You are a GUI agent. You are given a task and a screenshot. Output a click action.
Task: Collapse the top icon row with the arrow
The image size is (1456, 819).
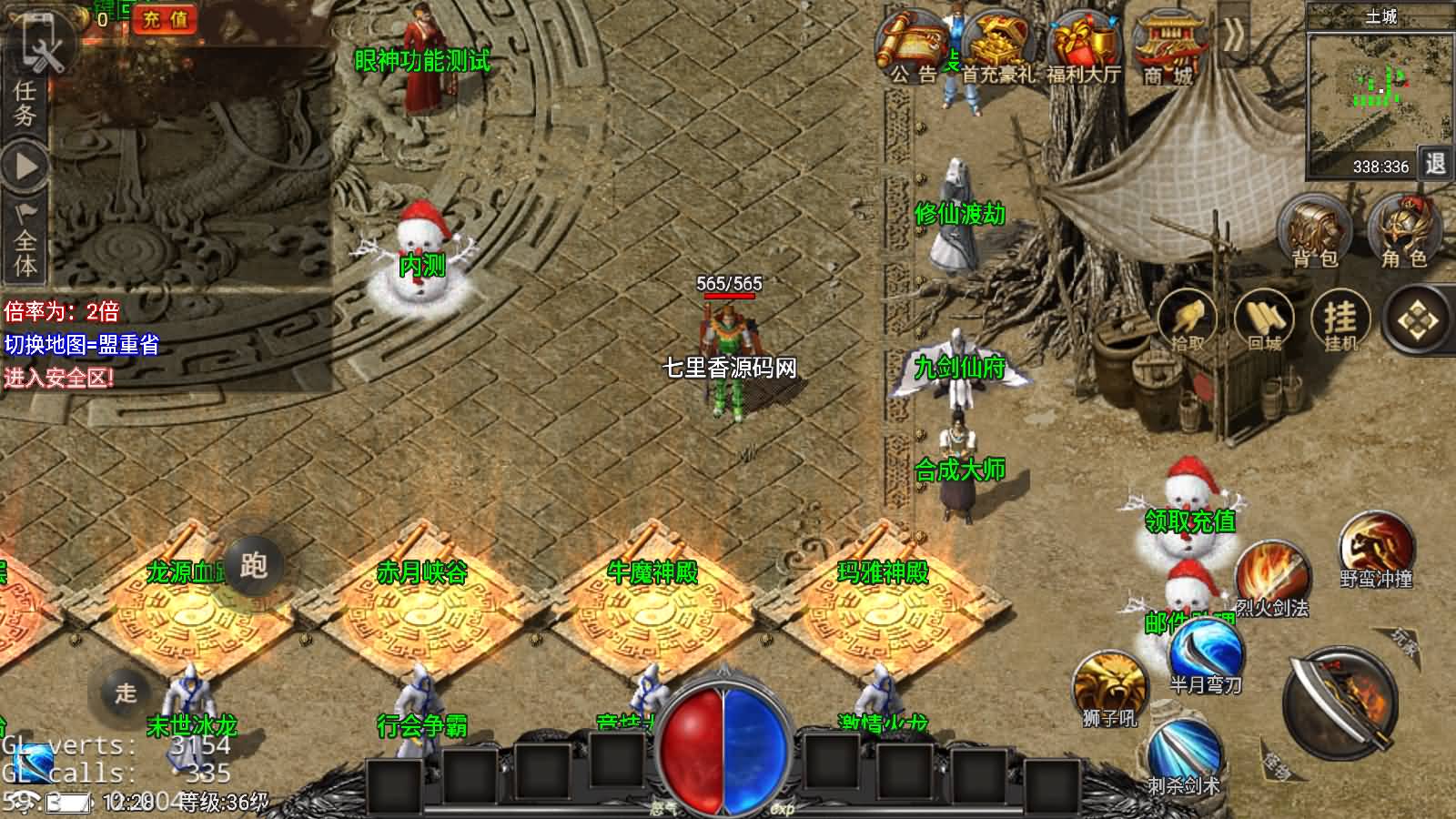[x=1235, y=36]
